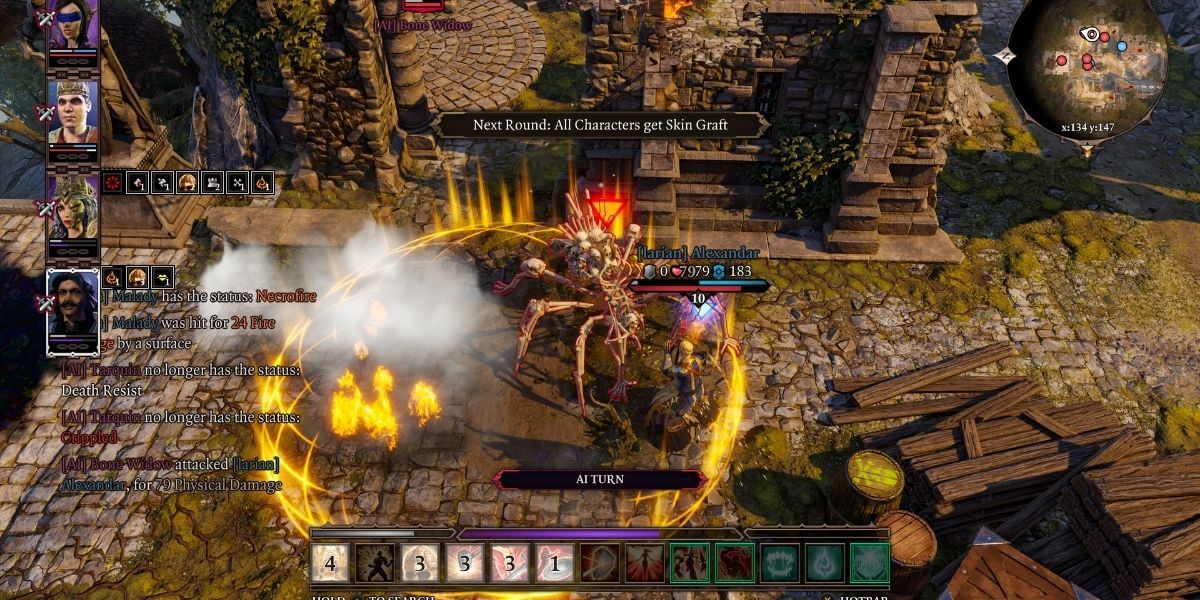
Task: Click the blue dot marker on minimap
Action: tap(1121, 46)
